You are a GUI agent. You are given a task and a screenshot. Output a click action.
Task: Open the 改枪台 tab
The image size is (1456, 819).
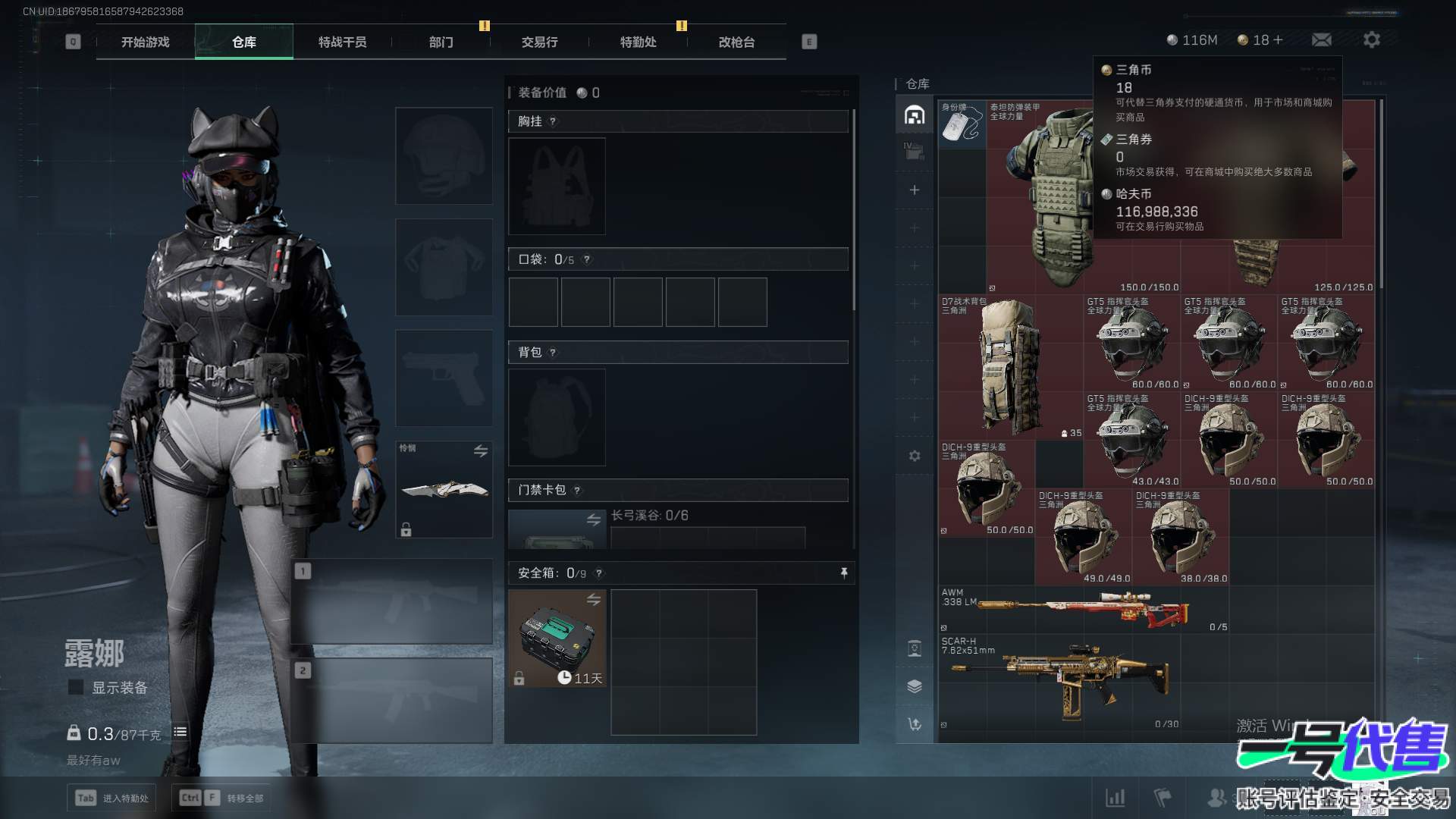(x=736, y=42)
